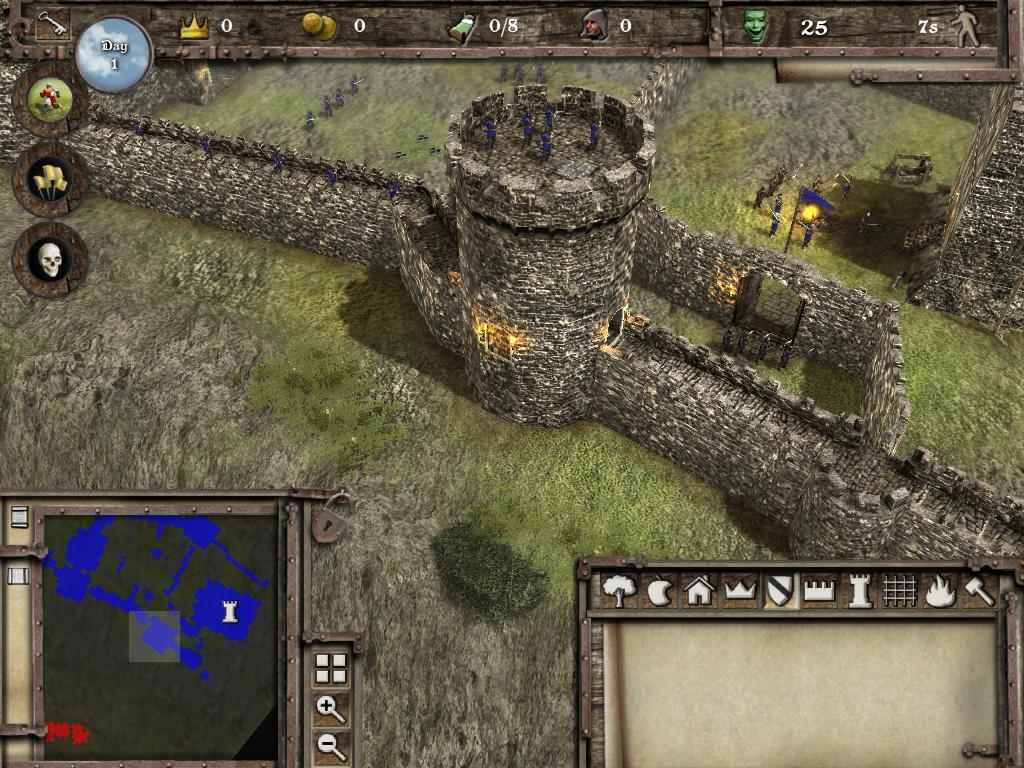
Task: Click the green popularity face icon
Action: coord(756,27)
